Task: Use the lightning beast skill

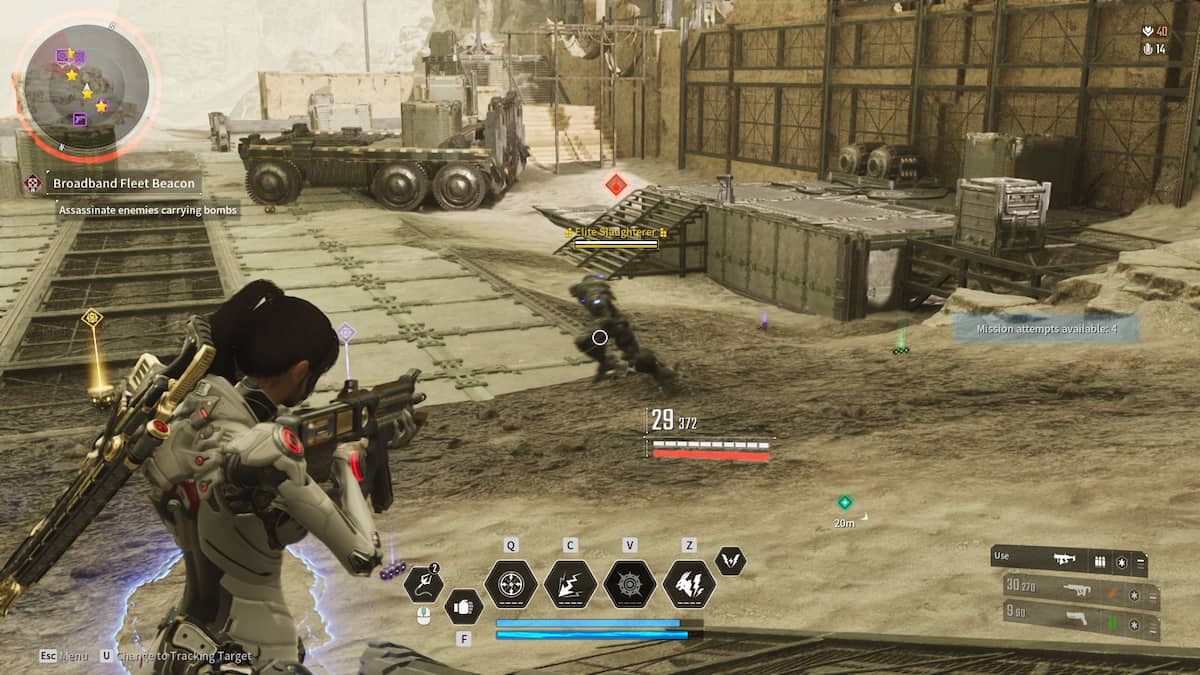Action: [689, 584]
